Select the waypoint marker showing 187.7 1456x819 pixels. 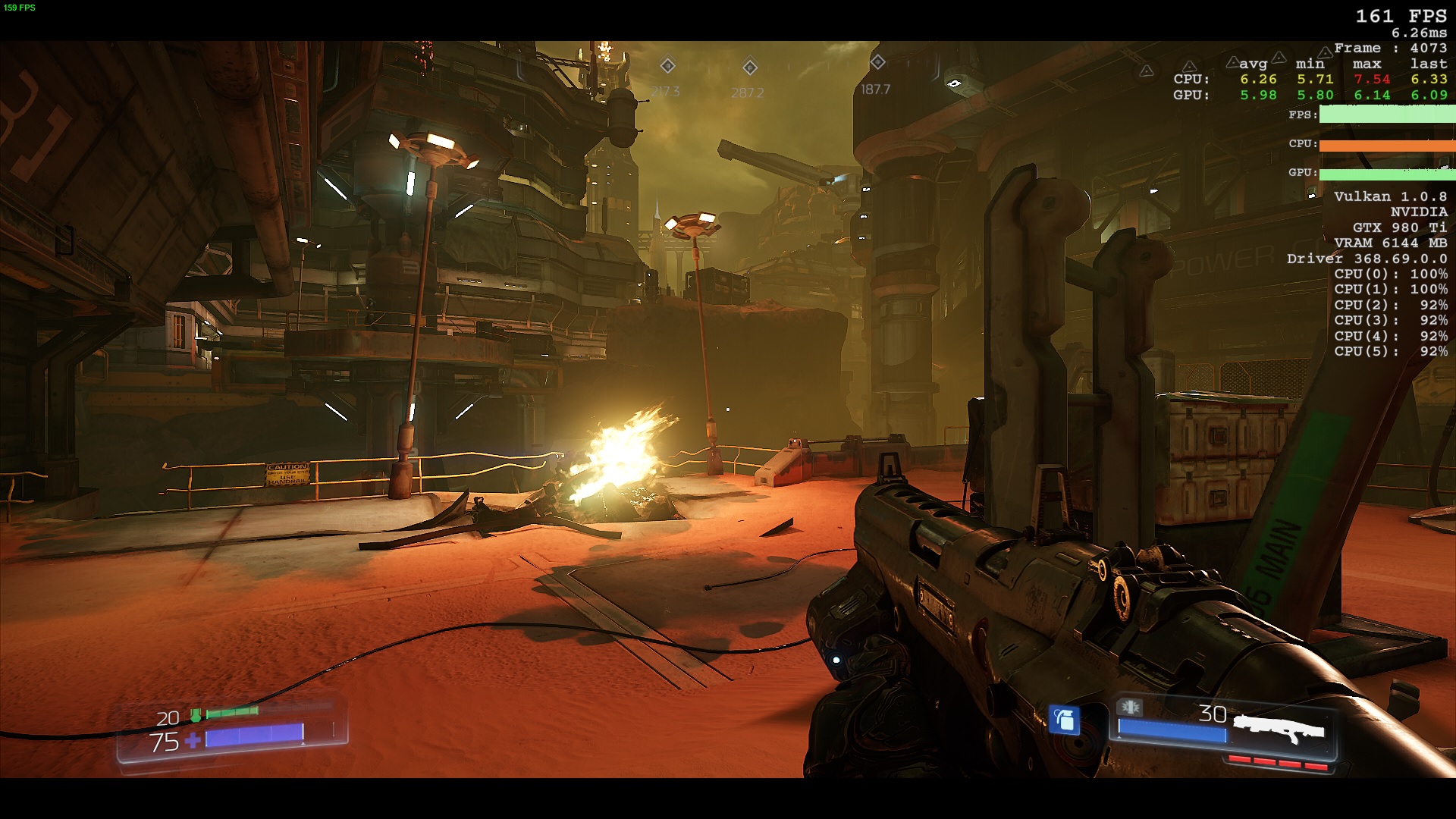click(x=877, y=62)
